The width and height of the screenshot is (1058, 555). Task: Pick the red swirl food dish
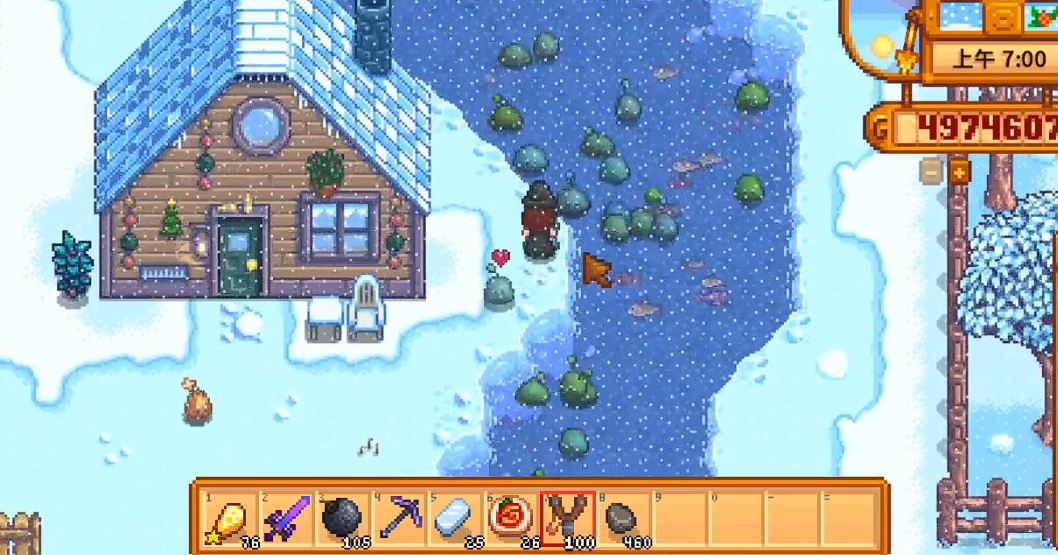pyautogui.click(x=509, y=518)
